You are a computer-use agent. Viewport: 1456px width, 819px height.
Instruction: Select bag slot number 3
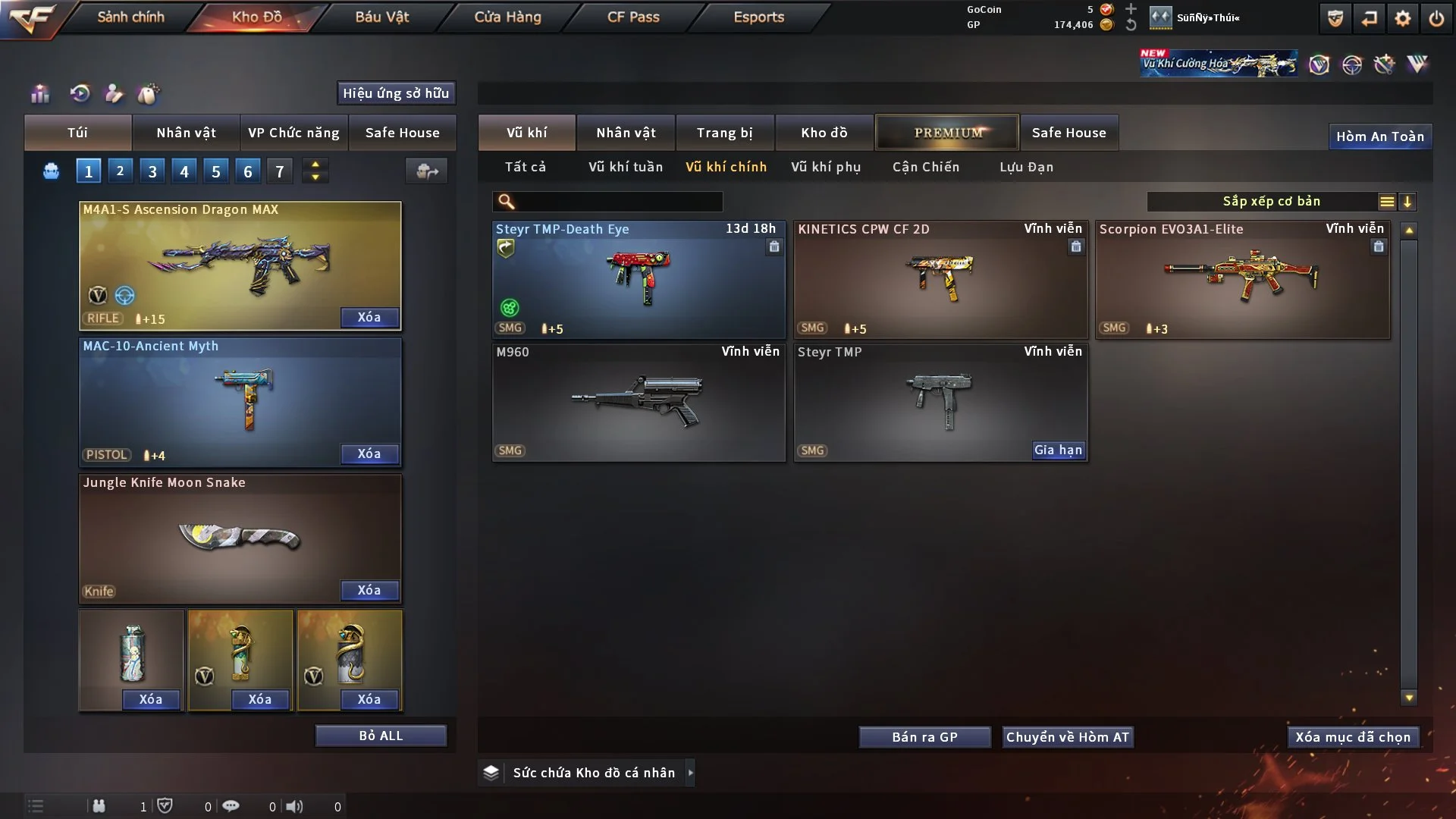pos(152,171)
